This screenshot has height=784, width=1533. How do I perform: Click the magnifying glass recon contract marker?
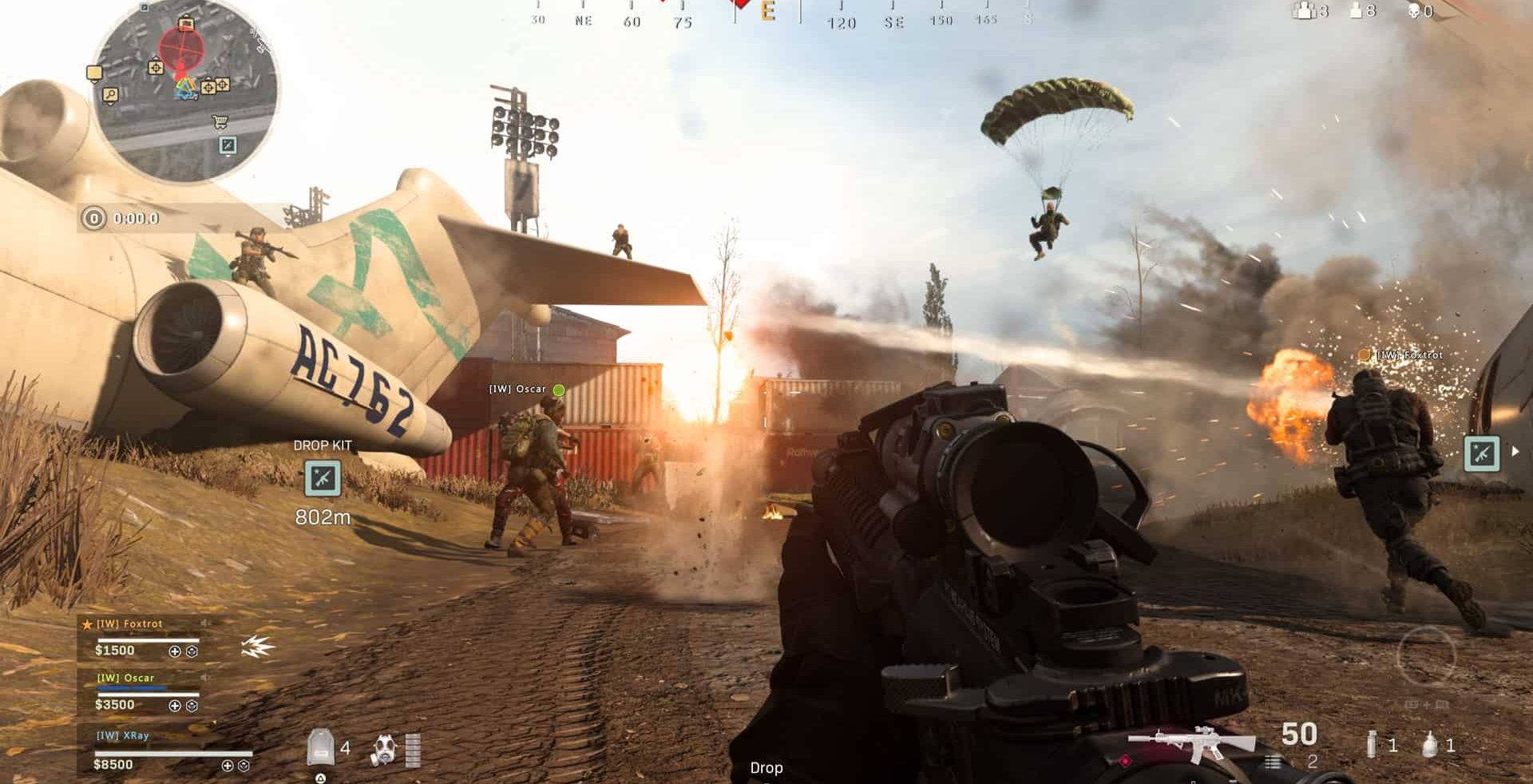111,95
